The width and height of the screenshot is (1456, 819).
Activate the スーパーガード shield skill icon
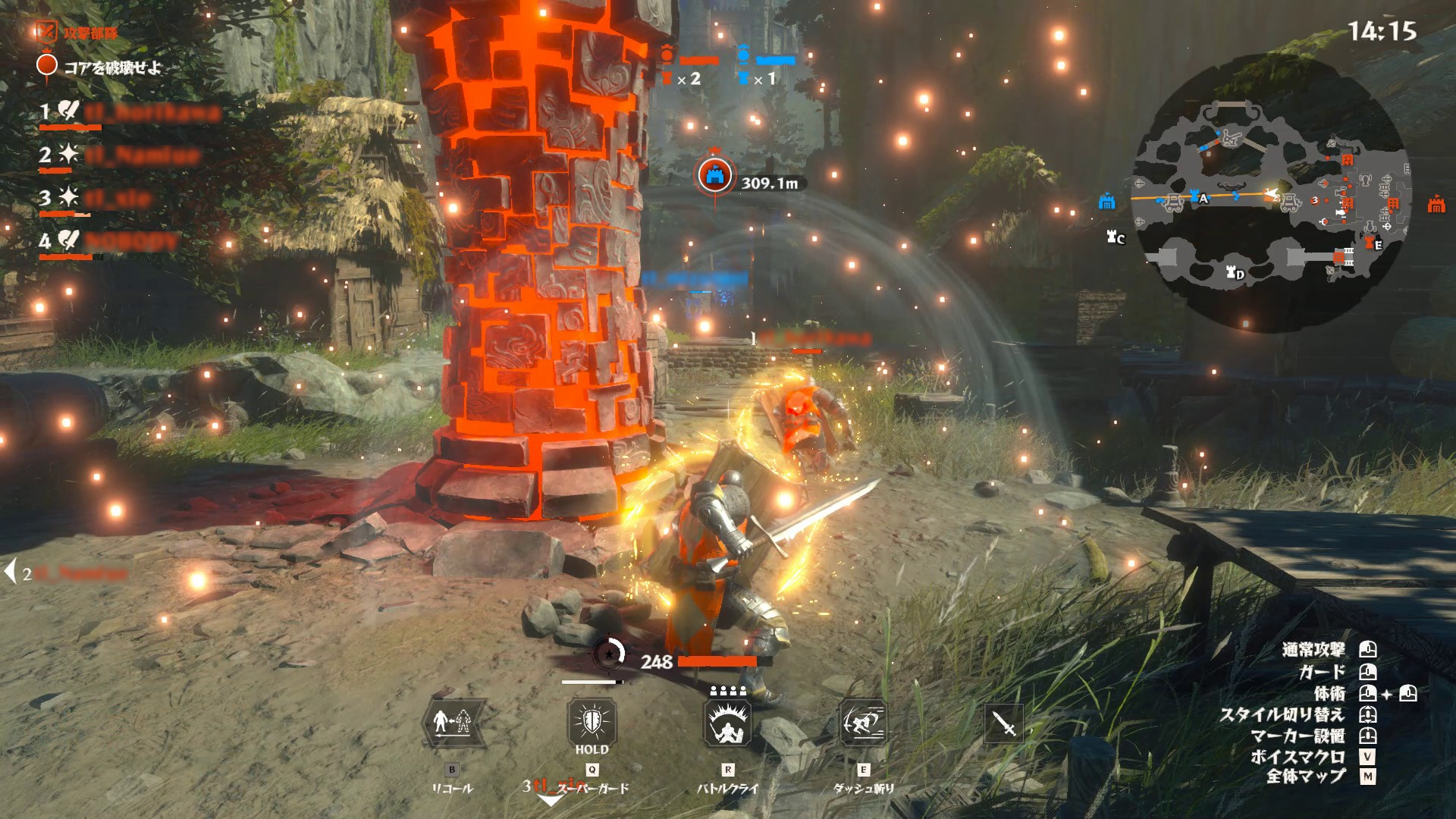[591, 721]
